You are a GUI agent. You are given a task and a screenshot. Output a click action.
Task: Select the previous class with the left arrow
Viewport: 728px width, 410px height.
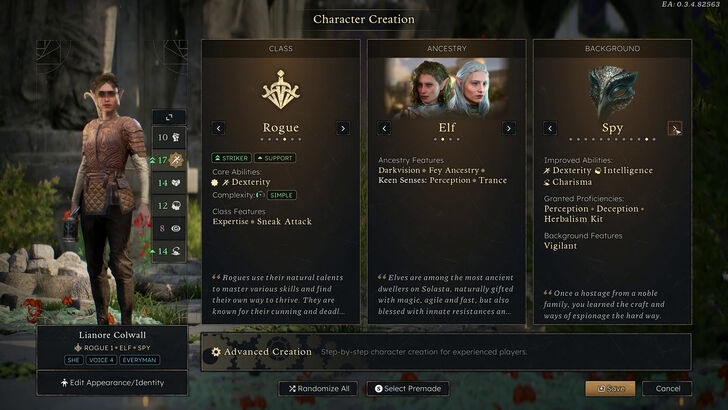219,128
